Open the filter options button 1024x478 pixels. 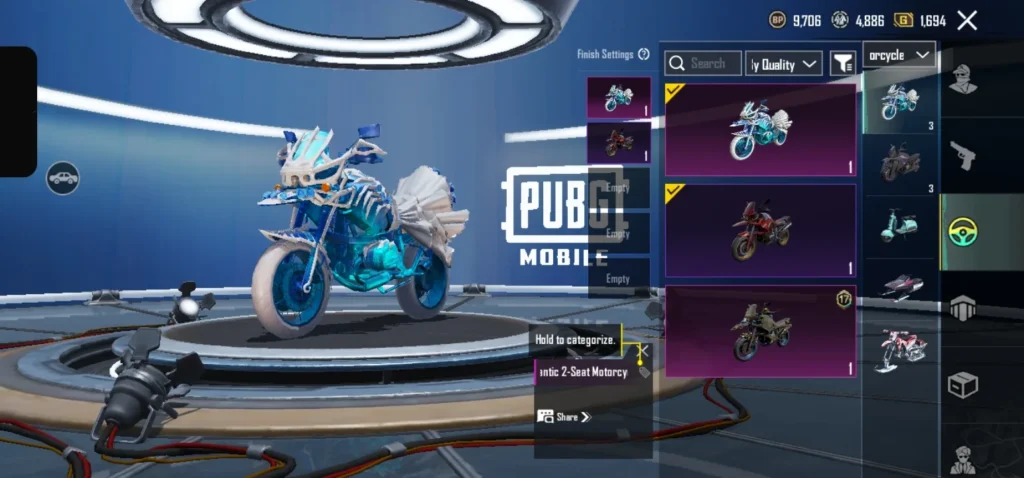tap(843, 64)
